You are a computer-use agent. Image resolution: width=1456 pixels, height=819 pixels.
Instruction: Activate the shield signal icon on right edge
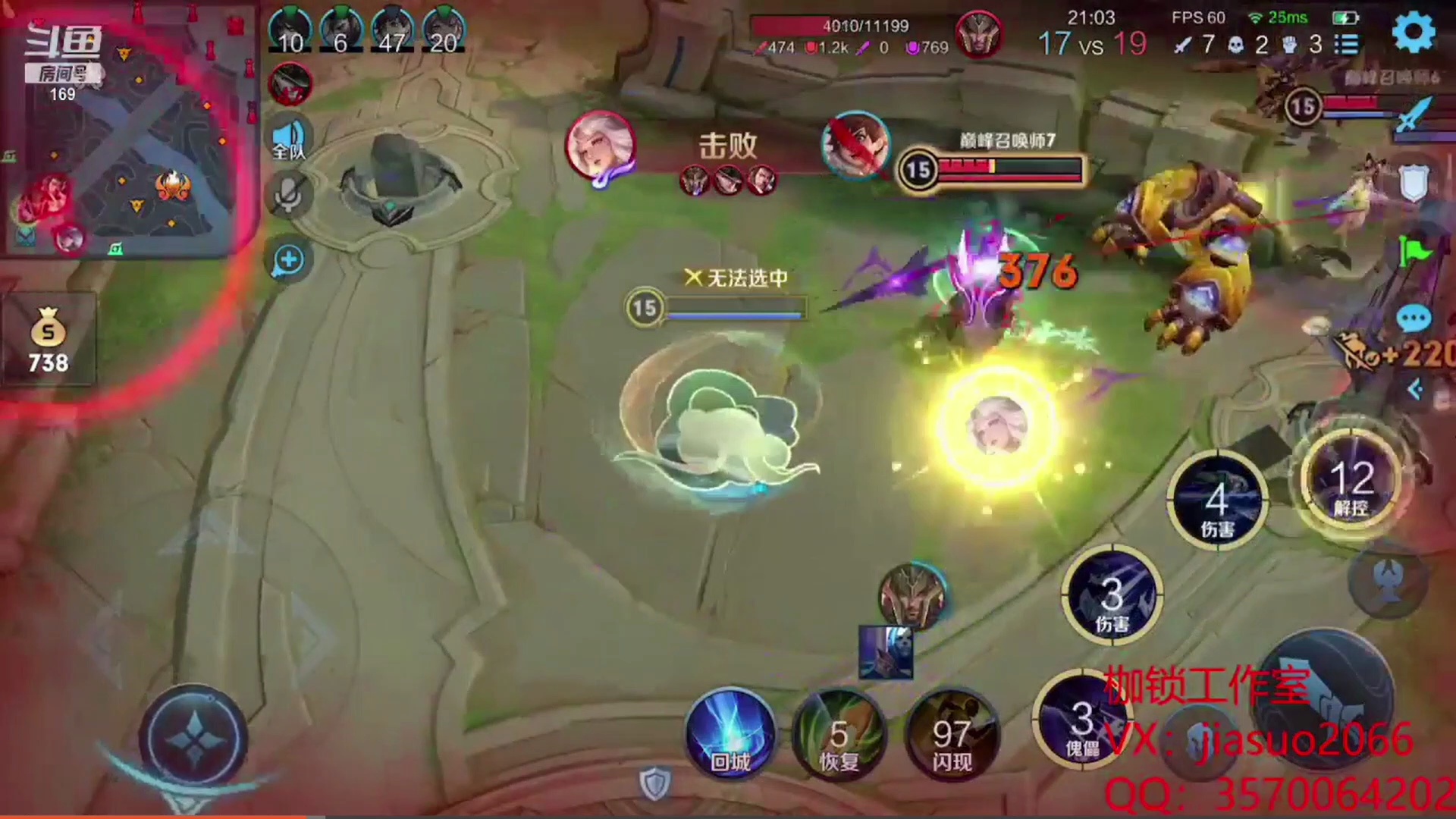tap(1414, 184)
